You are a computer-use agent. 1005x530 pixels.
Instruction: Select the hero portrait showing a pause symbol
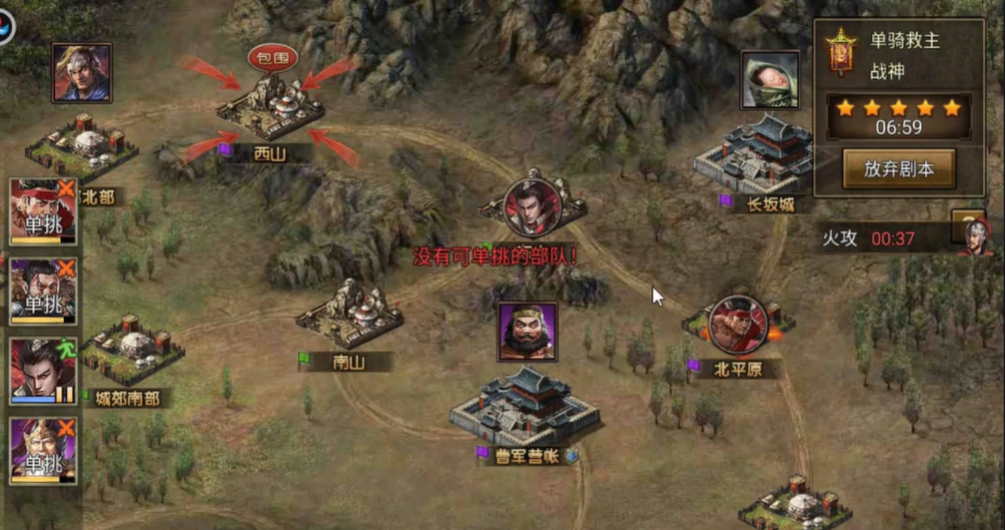click(x=42, y=370)
